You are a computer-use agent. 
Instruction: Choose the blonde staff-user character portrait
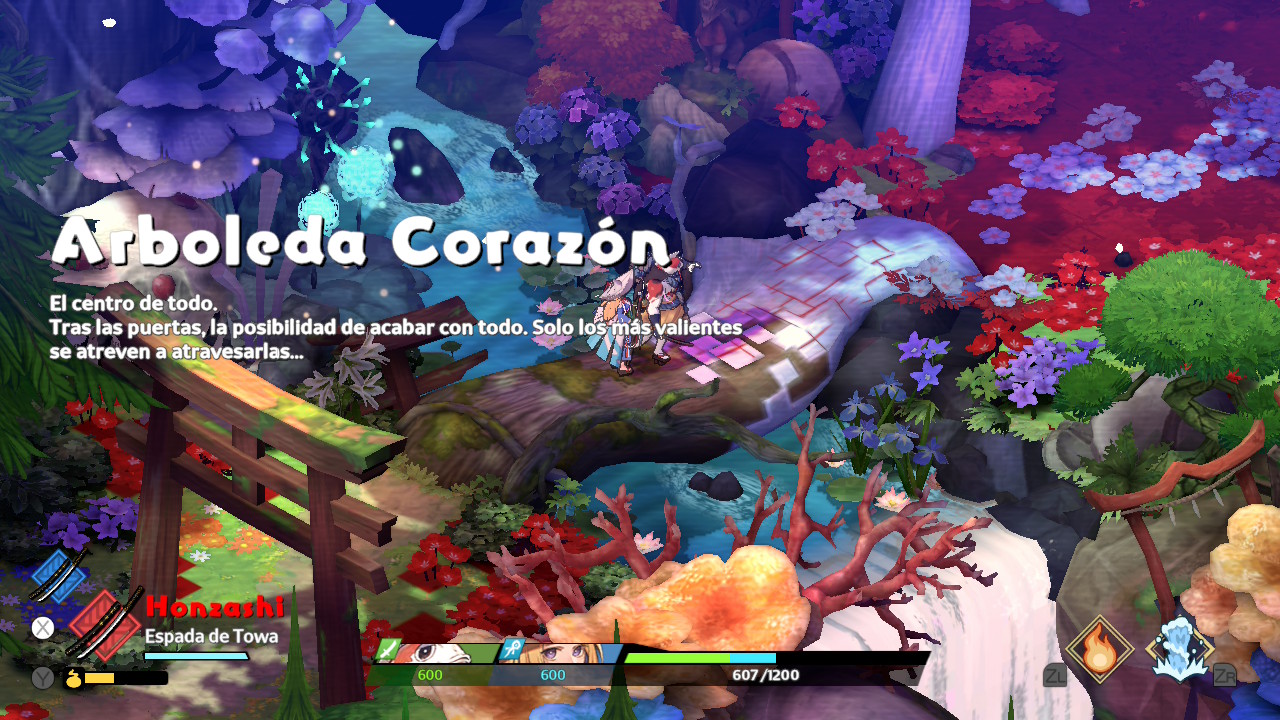pos(555,653)
